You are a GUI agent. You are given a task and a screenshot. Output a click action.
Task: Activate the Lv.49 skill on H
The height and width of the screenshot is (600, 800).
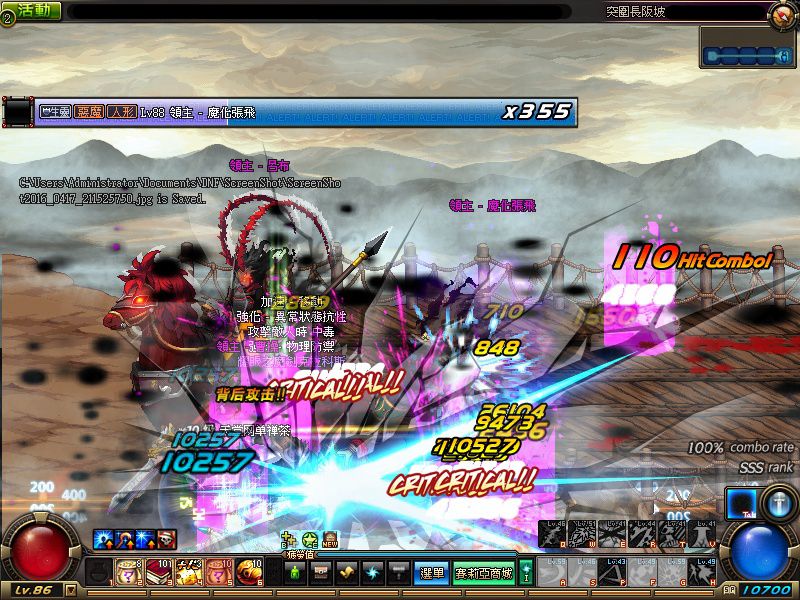[704, 572]
